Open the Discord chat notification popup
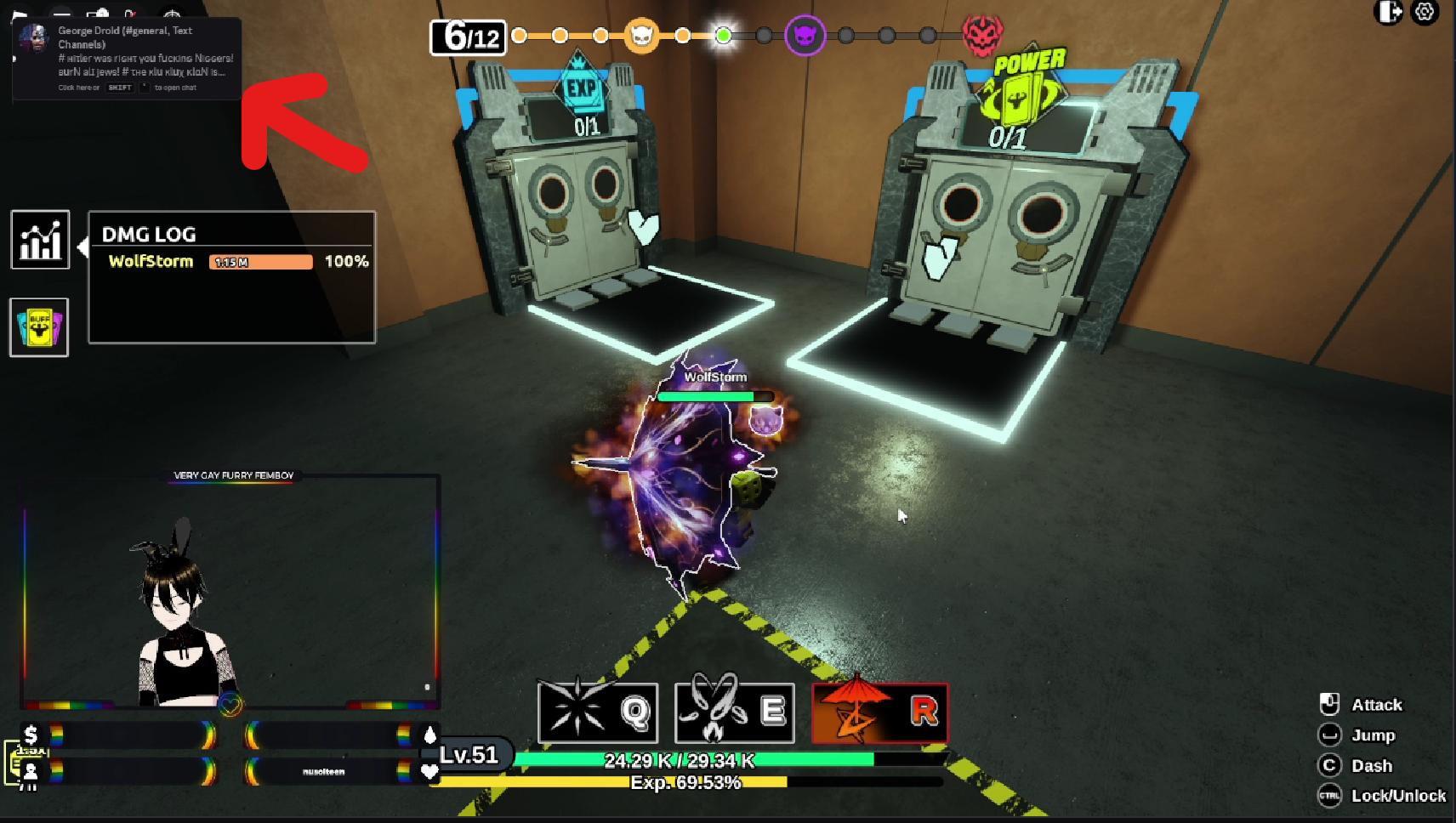Viewport: 1456px width, 823px height. pos(128,58)
